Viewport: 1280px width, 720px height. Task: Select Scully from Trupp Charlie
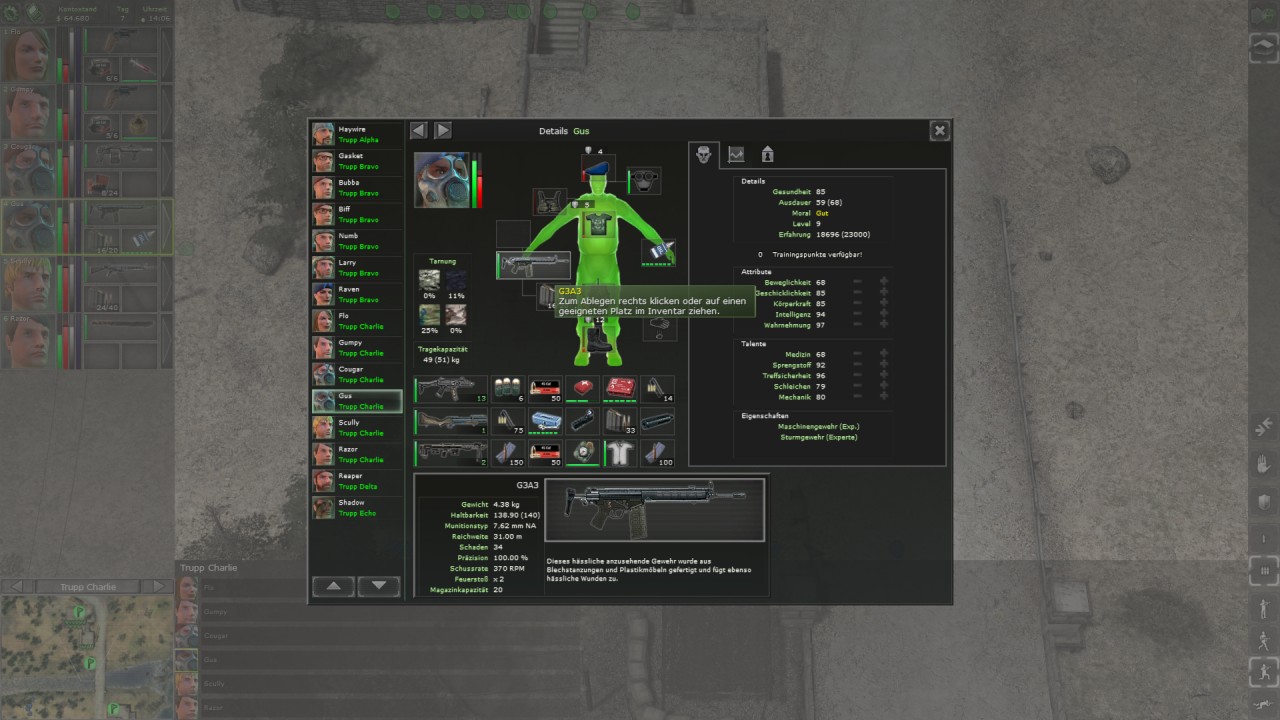point(356,428)
